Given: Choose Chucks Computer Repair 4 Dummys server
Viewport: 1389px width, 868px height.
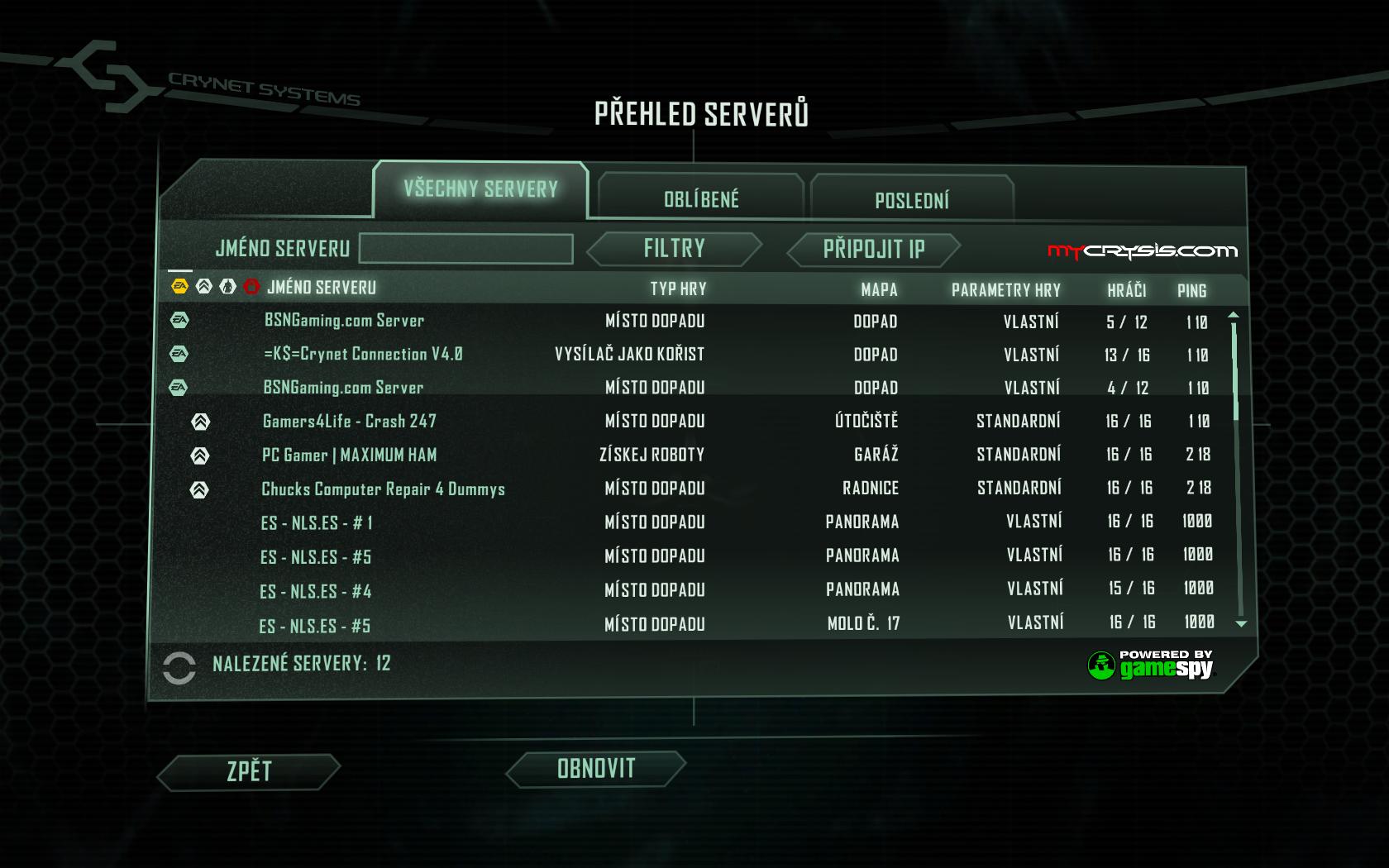Looking at the screenshot, I should click(383, 489).
